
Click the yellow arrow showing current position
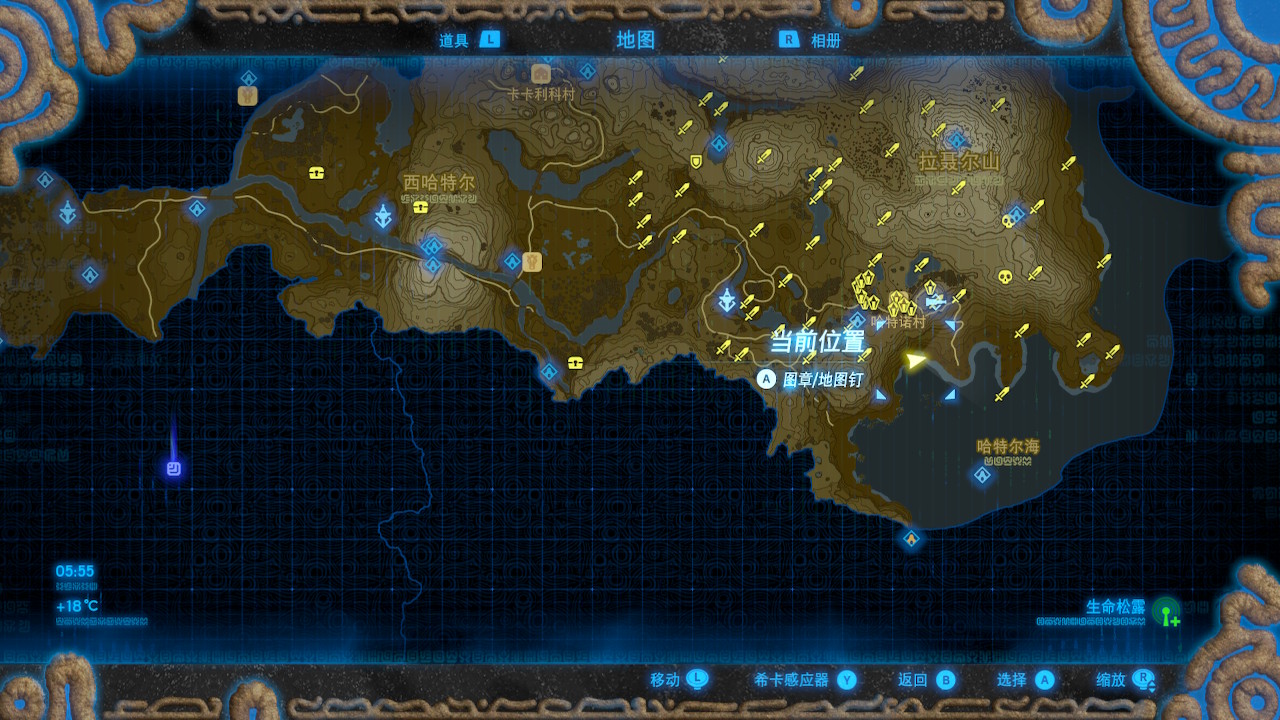pyautogui.click(x=914, y=360)
